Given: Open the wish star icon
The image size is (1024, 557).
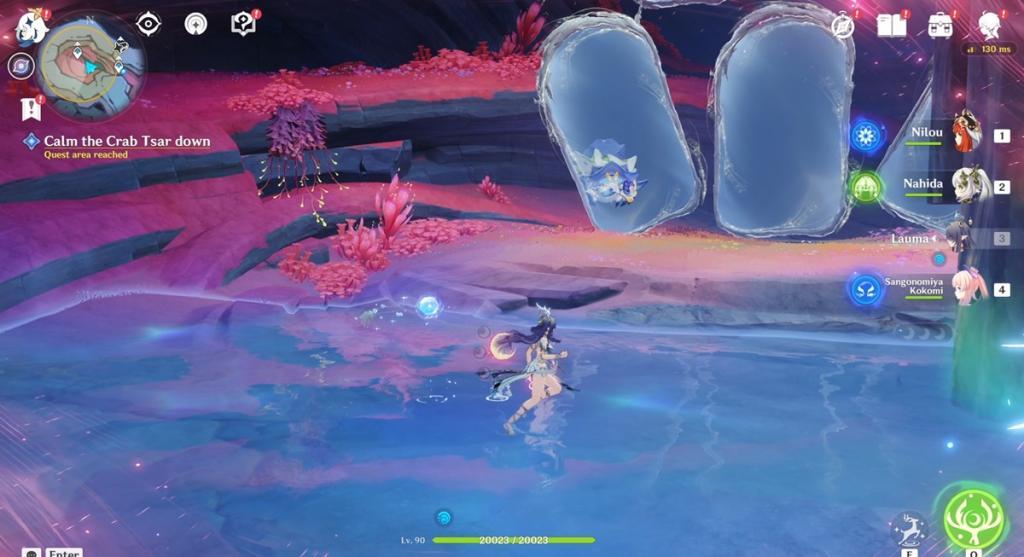Looking at the screenshot, I should click(x=196, y=24).
